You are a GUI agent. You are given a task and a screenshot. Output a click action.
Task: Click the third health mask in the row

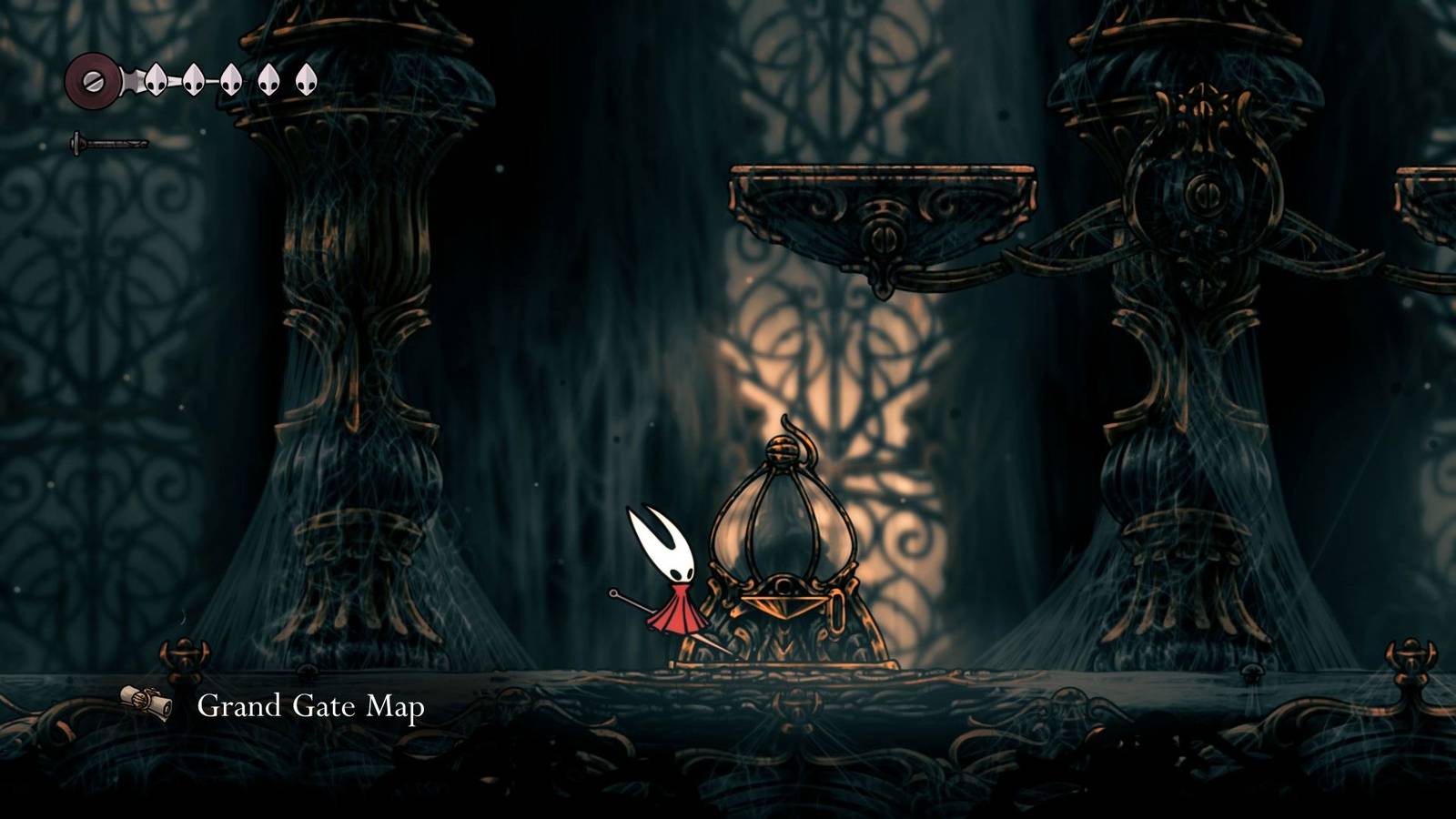pos(232,80)
